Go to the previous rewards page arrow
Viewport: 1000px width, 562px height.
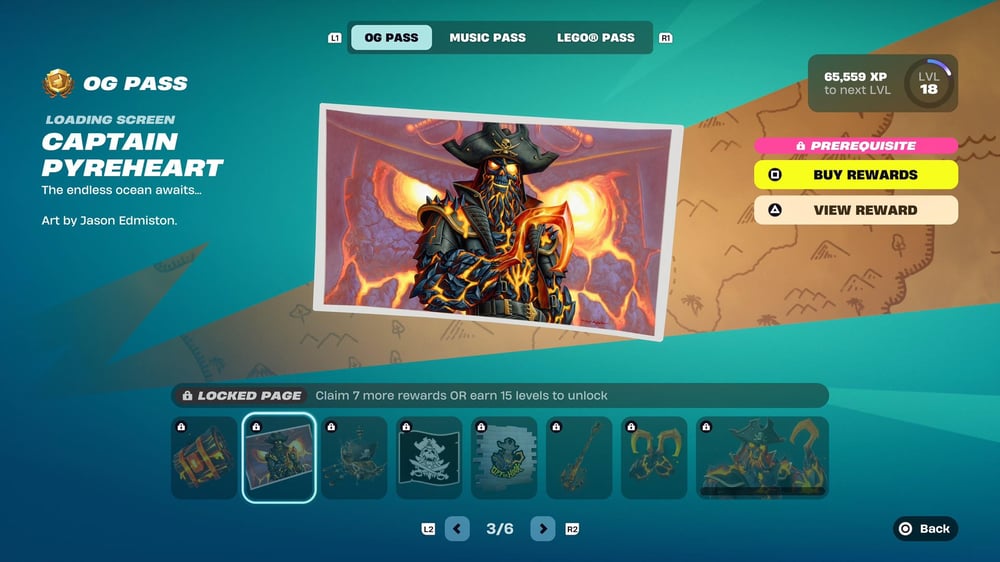(457, 529)
